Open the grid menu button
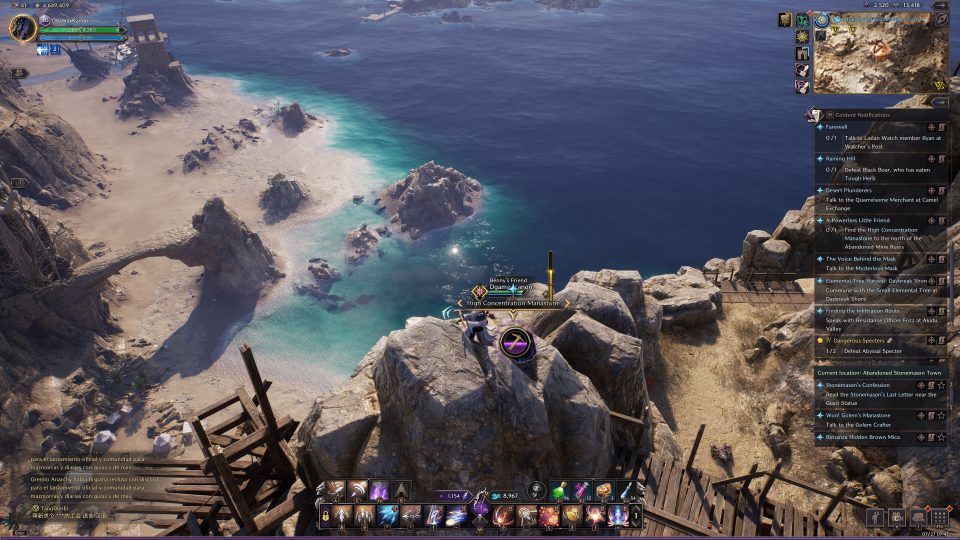This screenshot has height=540, width=960. pyautogui.click(x=939, y=517)
